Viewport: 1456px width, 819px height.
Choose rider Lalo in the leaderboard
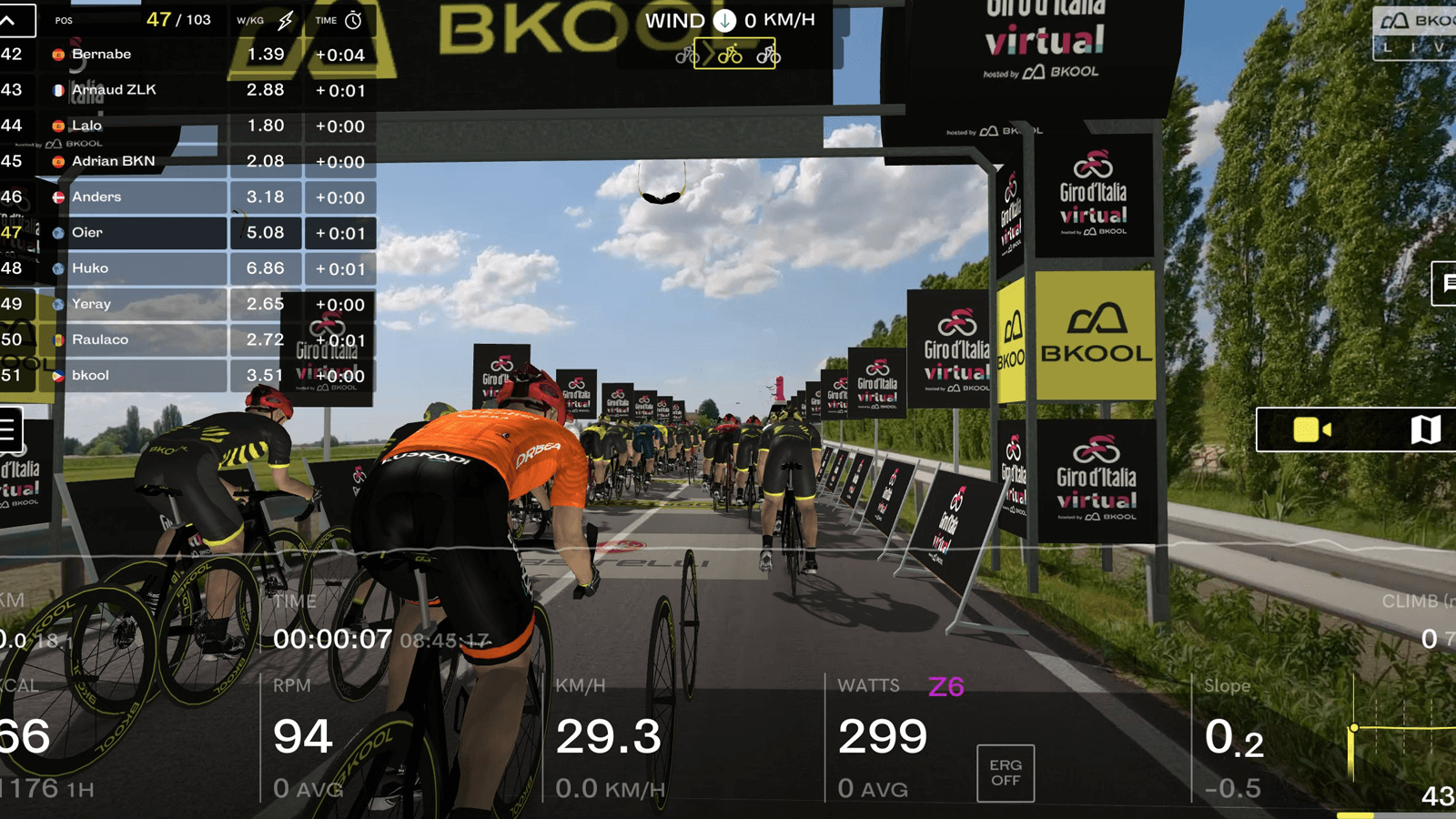pyautogui.click(x=136, y=126)
